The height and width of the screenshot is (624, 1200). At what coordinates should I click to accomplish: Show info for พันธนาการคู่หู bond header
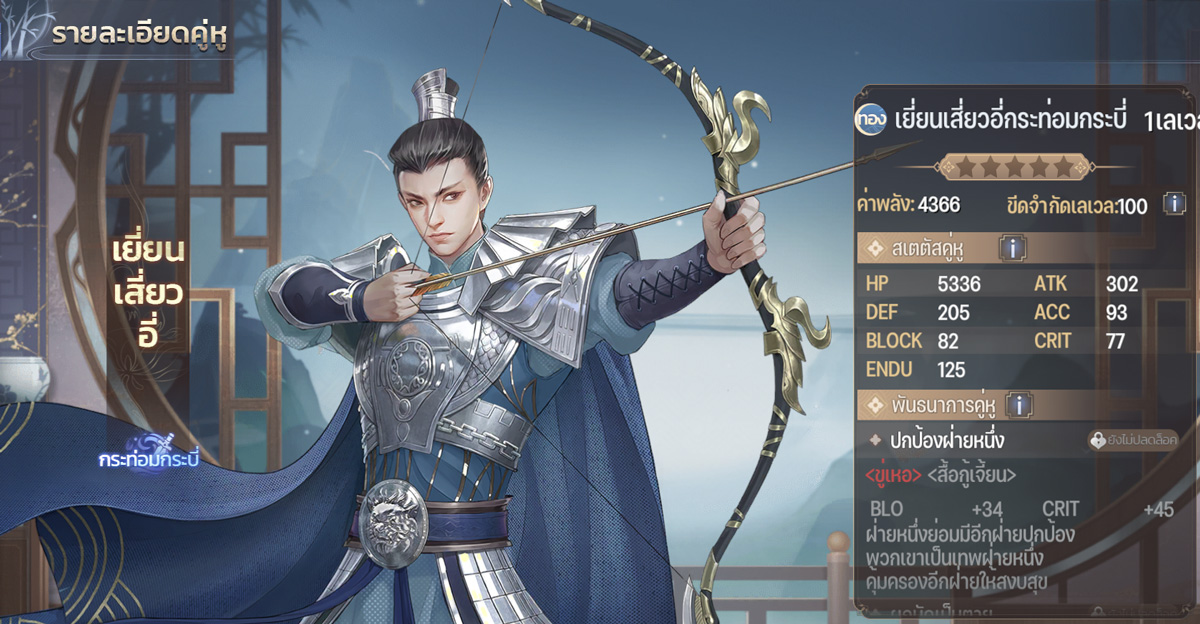(1019, 405)
